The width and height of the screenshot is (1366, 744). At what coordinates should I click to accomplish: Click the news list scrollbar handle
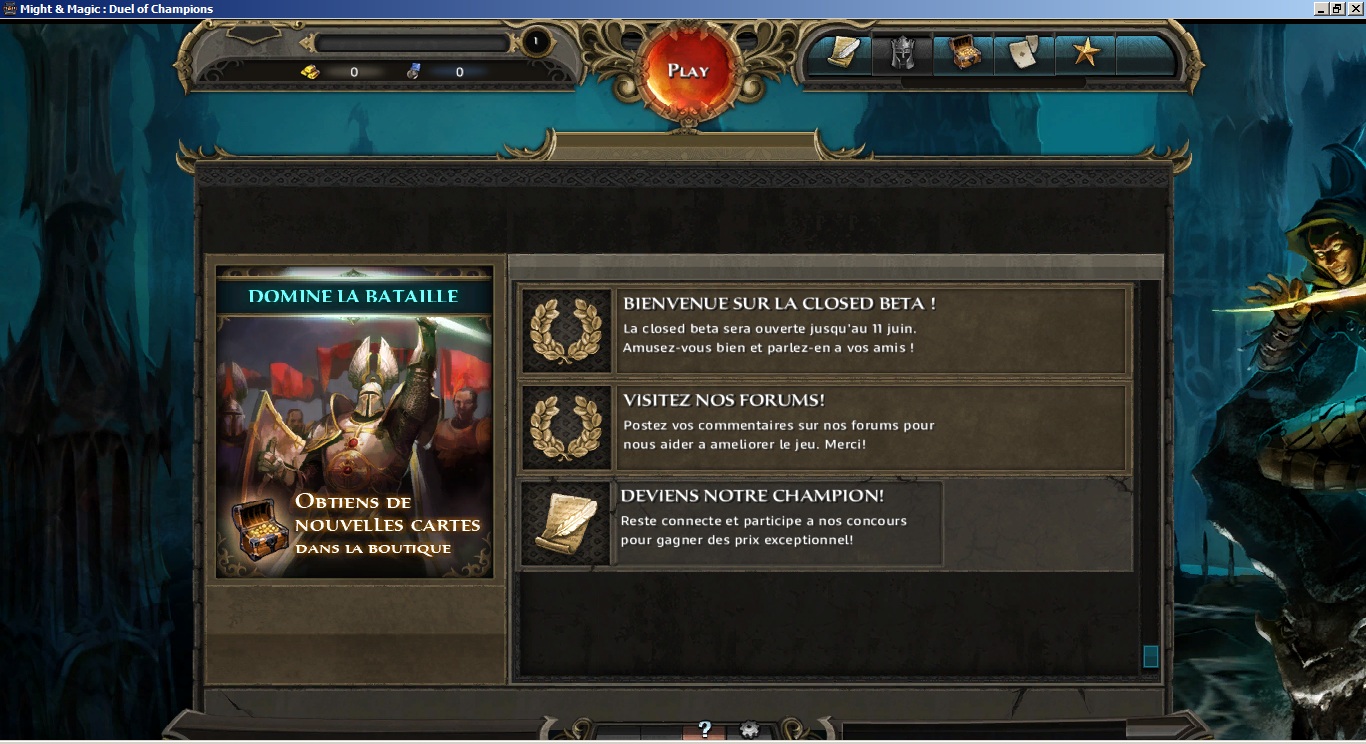(x=1150, y=656)
